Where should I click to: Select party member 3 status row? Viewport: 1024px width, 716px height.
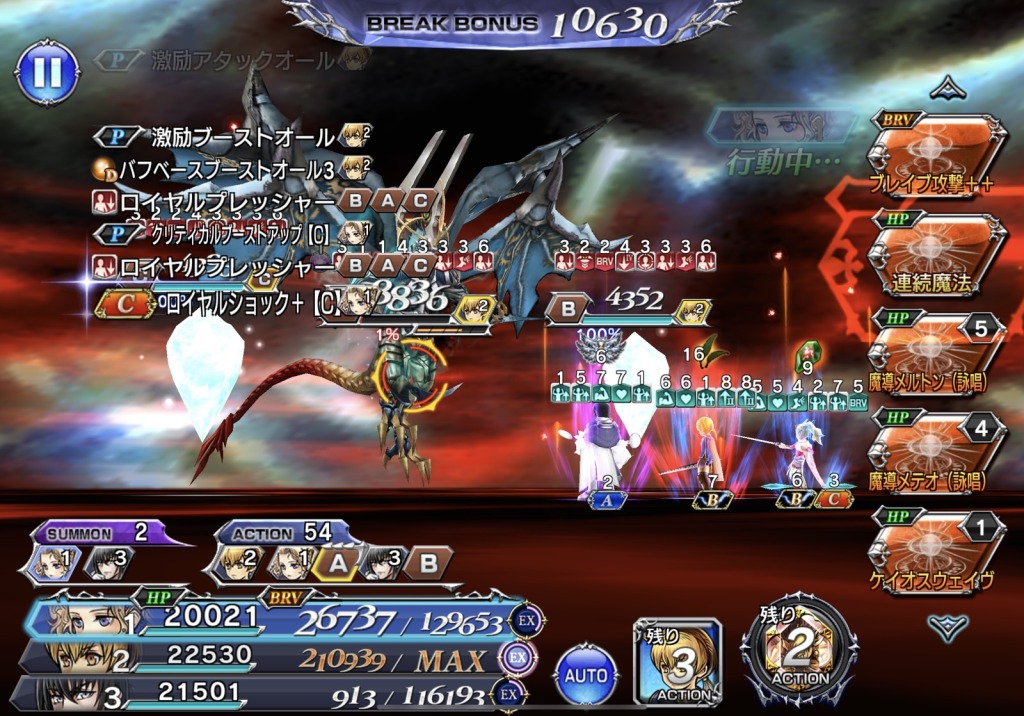[x=270, y=694]
